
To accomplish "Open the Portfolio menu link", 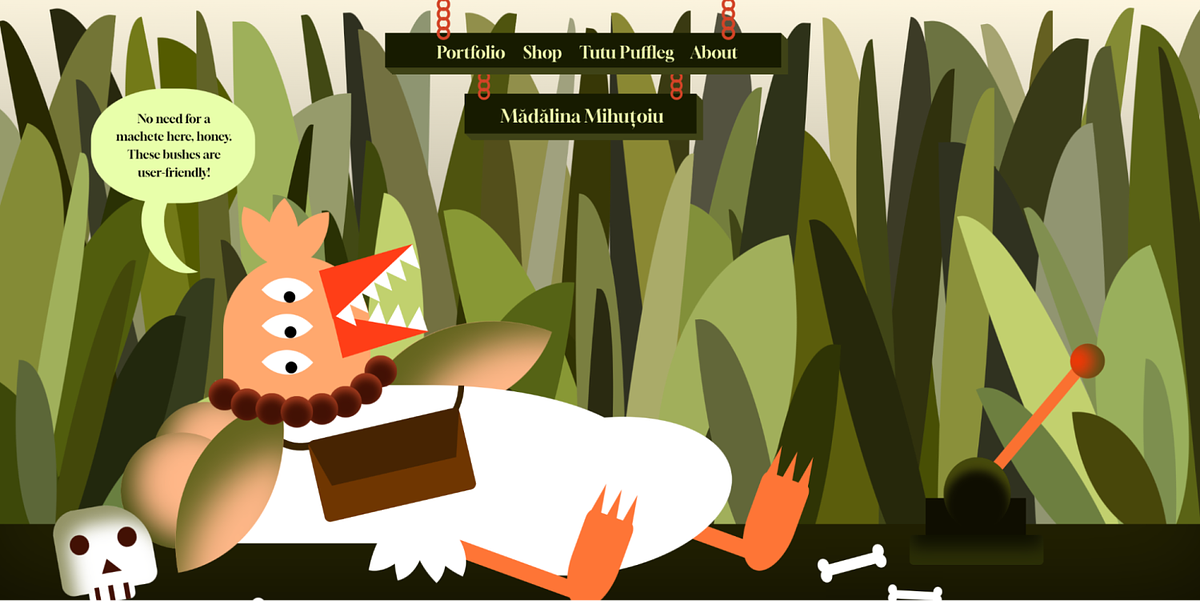I will pyautogui.click(x=470, y=53).
